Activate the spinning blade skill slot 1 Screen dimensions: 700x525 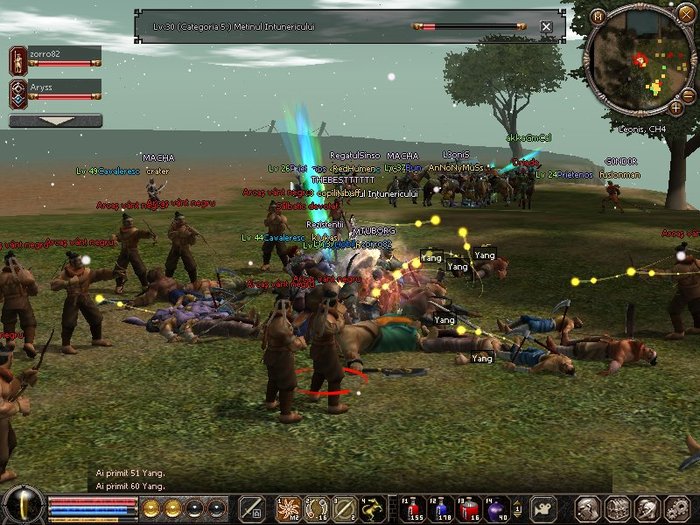point(288,508)
